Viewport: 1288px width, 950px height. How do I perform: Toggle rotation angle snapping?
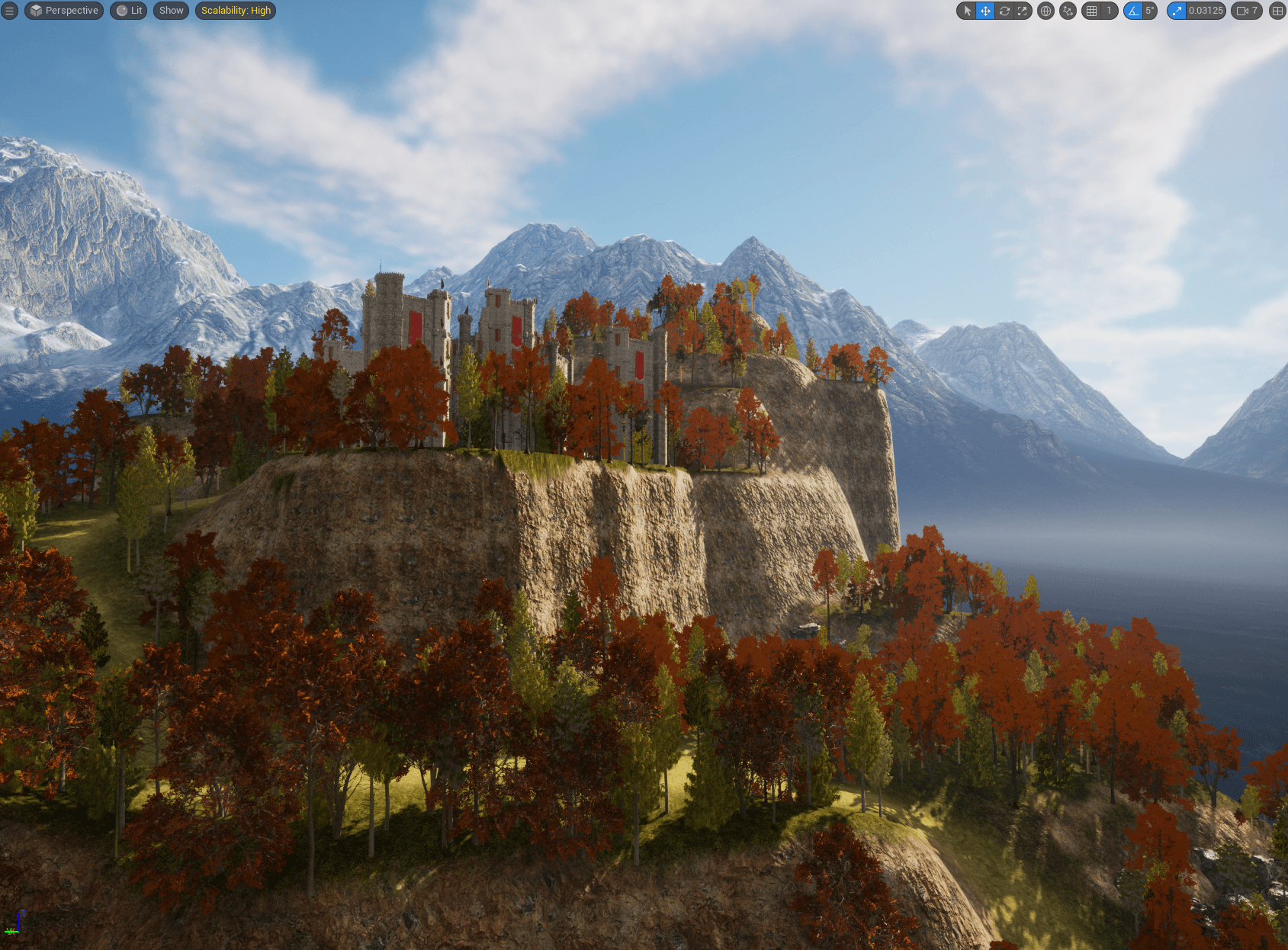pyautogui.click(x=1133, y=11)
